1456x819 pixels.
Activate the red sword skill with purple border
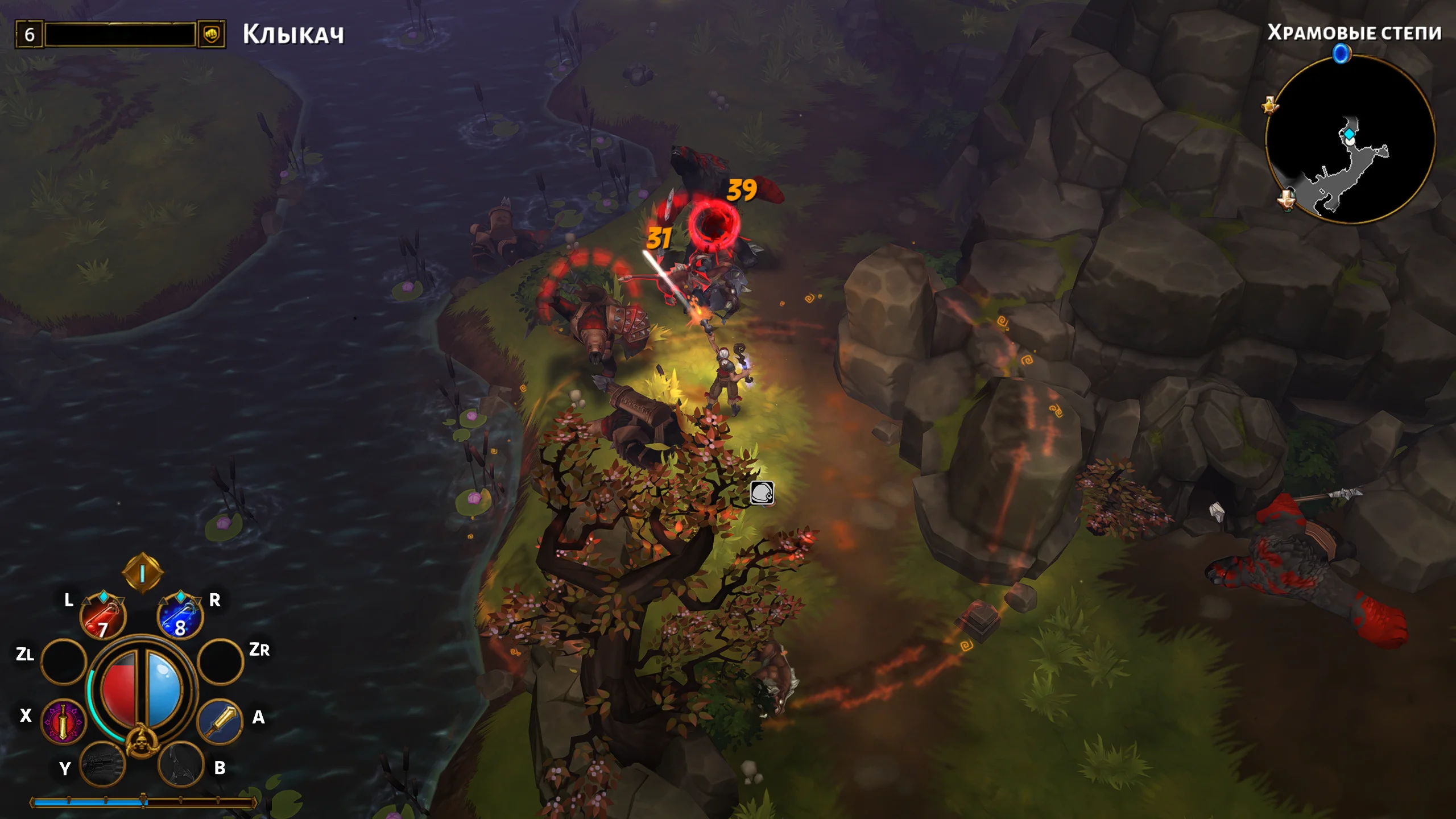(63, 722)
